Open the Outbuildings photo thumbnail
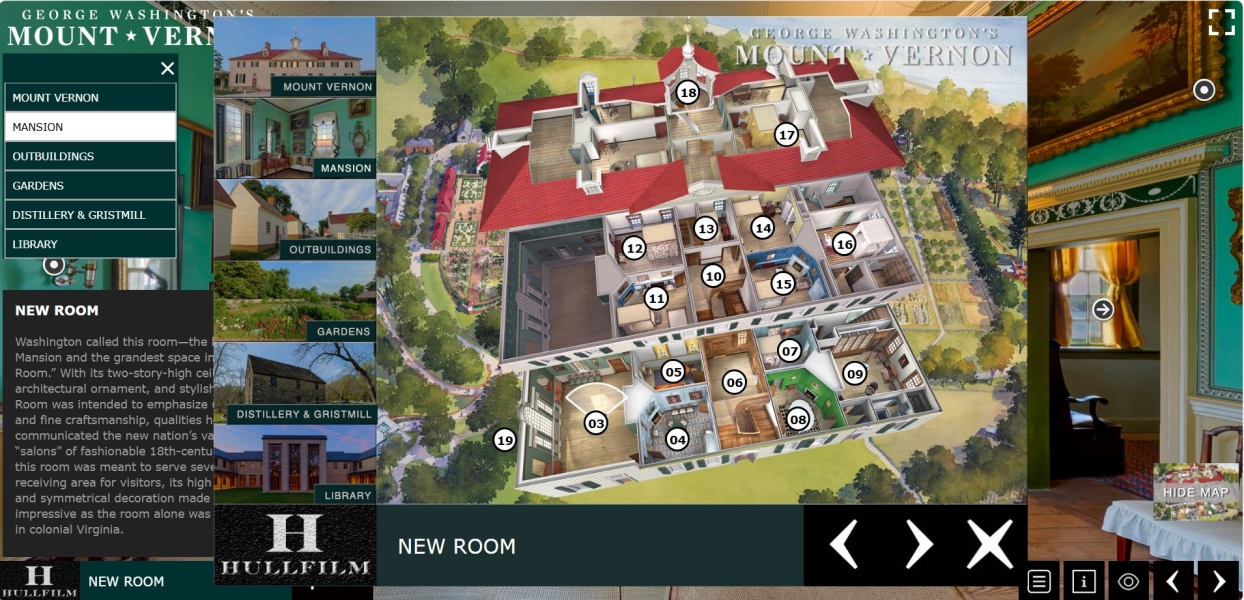 click(295, 220)
